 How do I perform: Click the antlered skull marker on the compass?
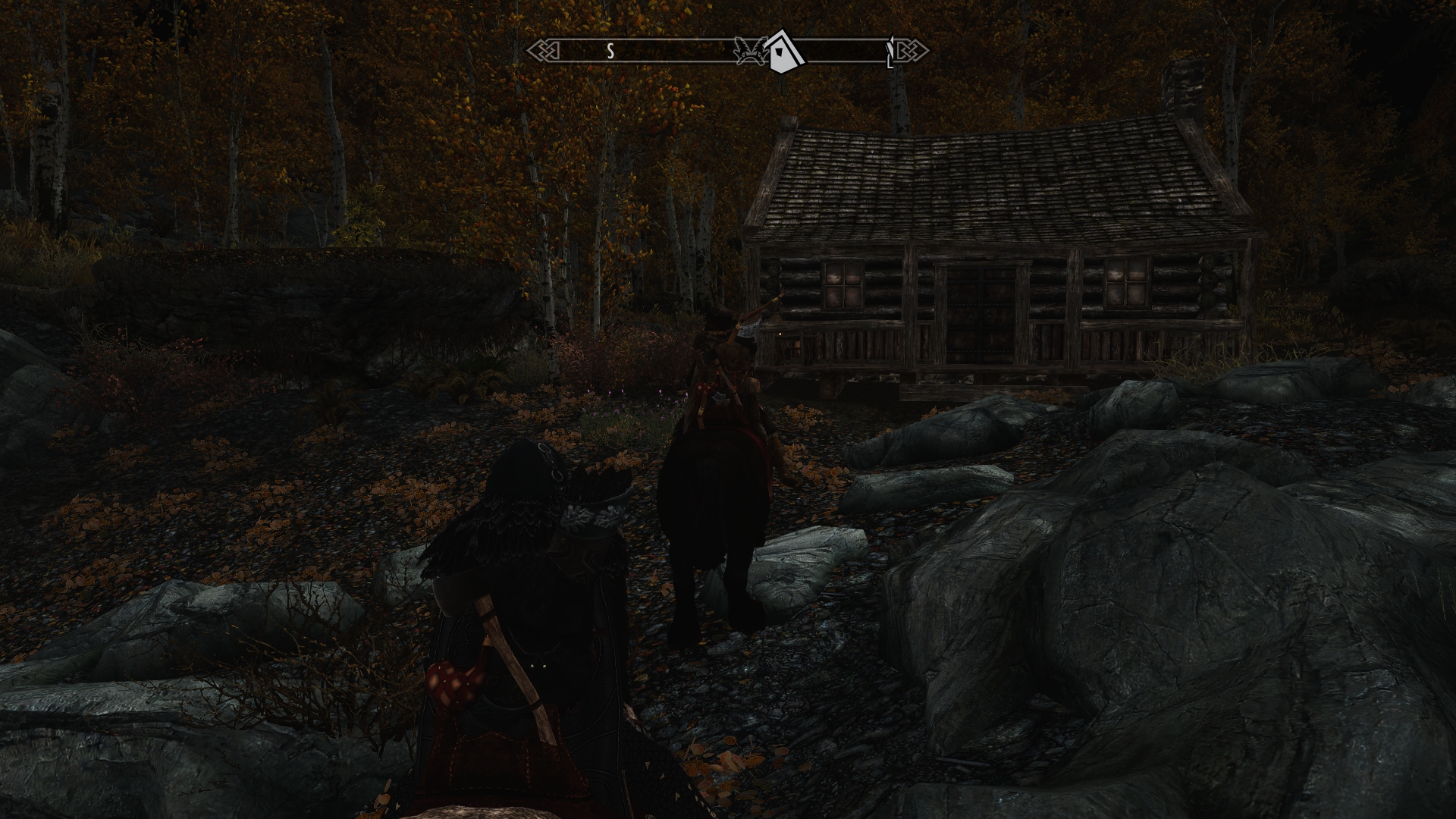pyautogui.click(x=749, y=51)
